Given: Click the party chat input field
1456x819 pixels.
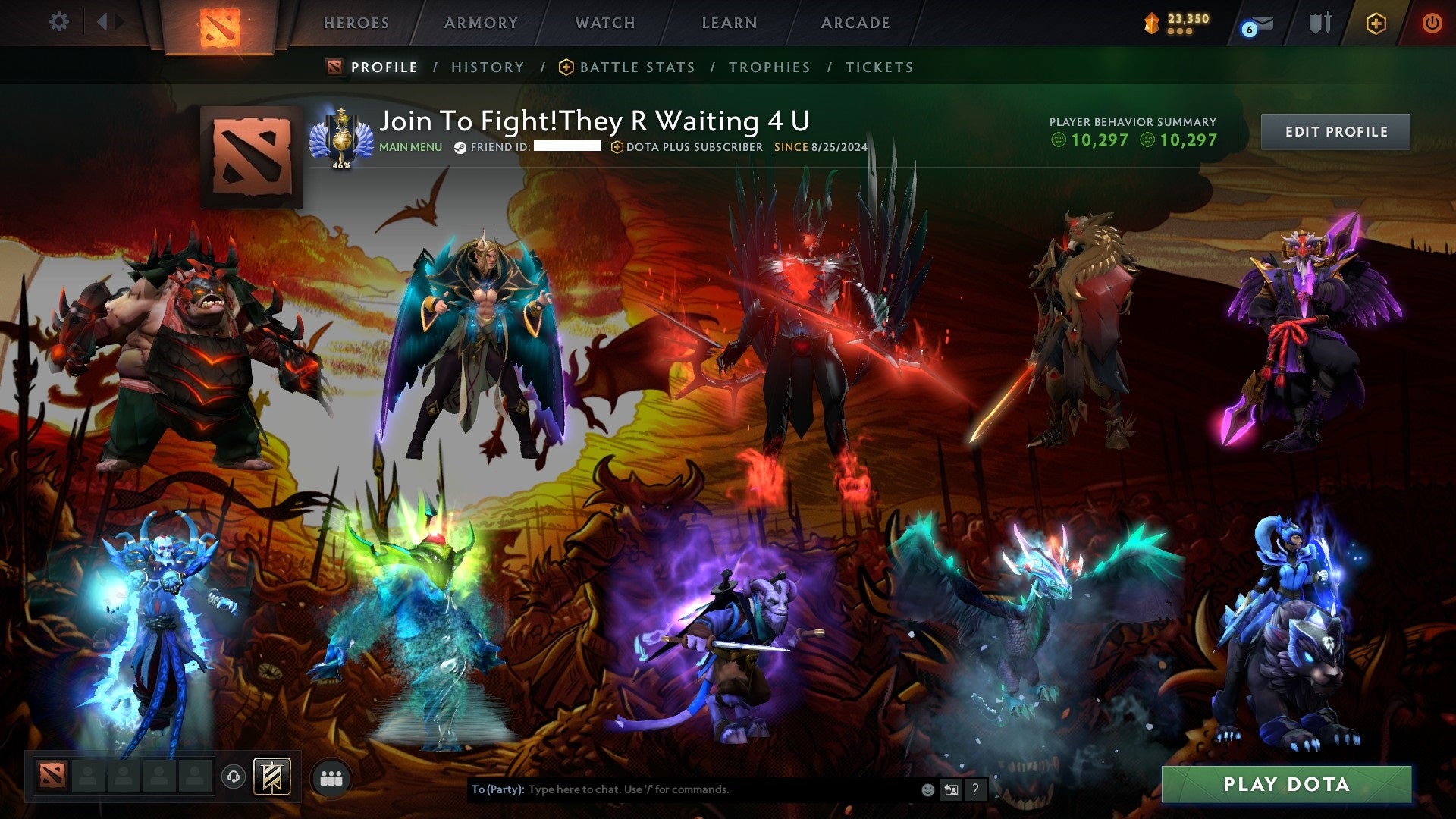Looking at the screenshot, I should (682, 789).
